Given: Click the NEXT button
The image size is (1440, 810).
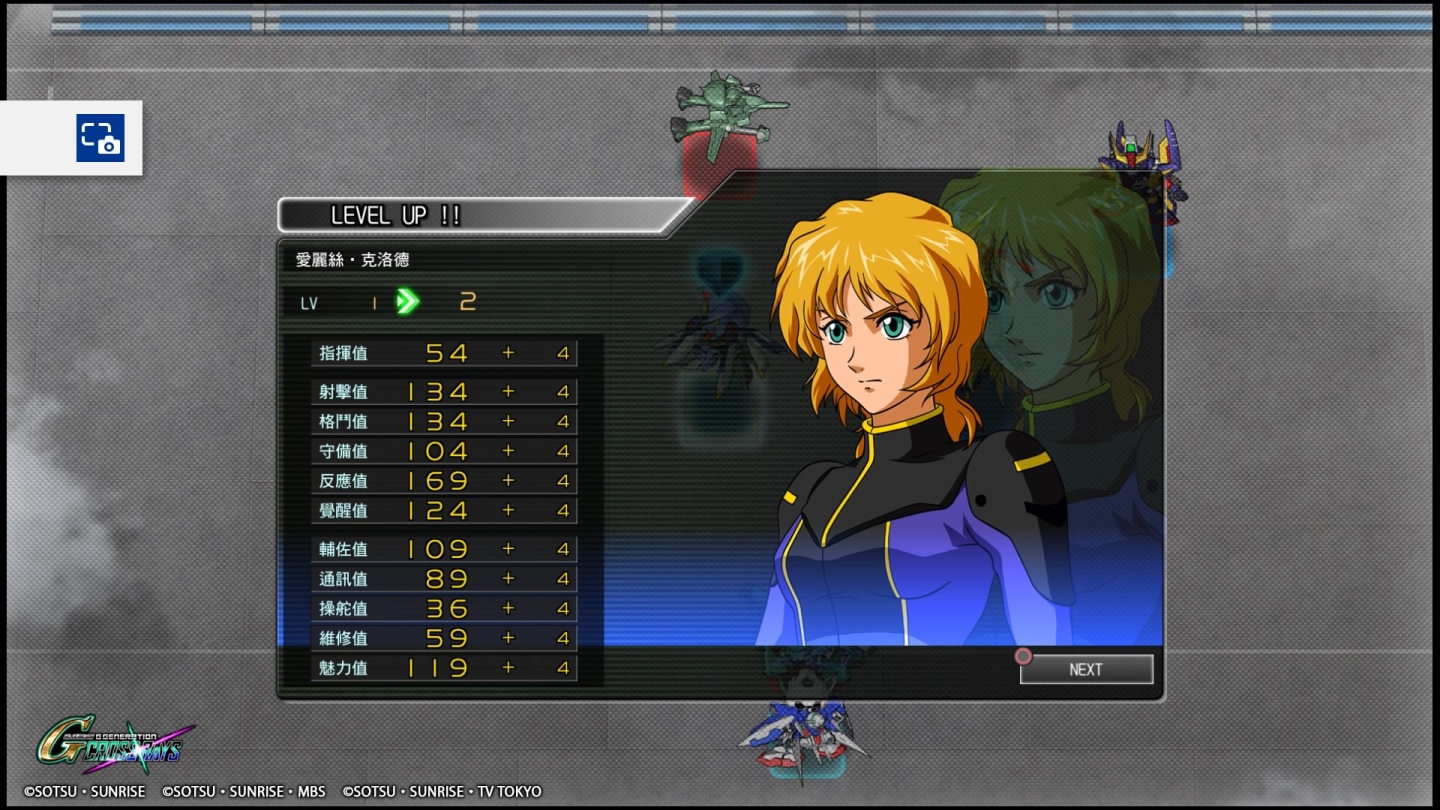Looking at the screenshot, I should point(1086,670).
